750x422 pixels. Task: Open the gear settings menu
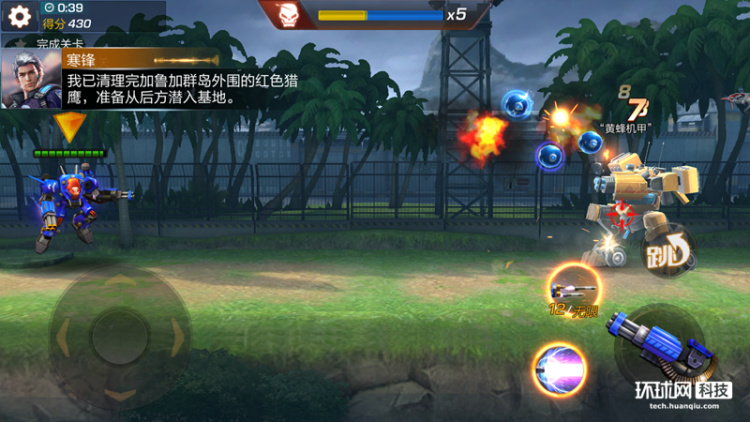pos(19,15)
